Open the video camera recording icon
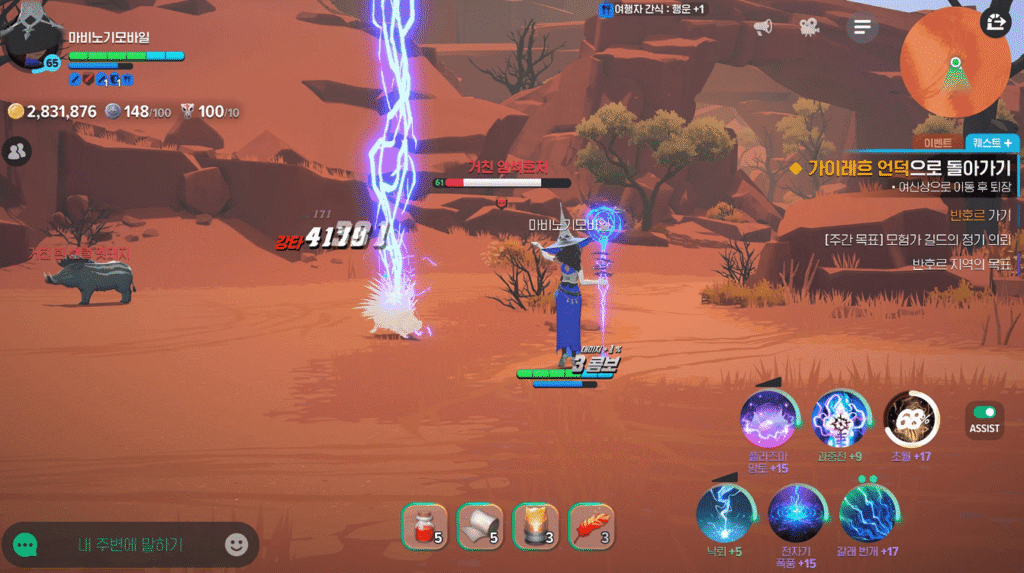 [808, 27]
